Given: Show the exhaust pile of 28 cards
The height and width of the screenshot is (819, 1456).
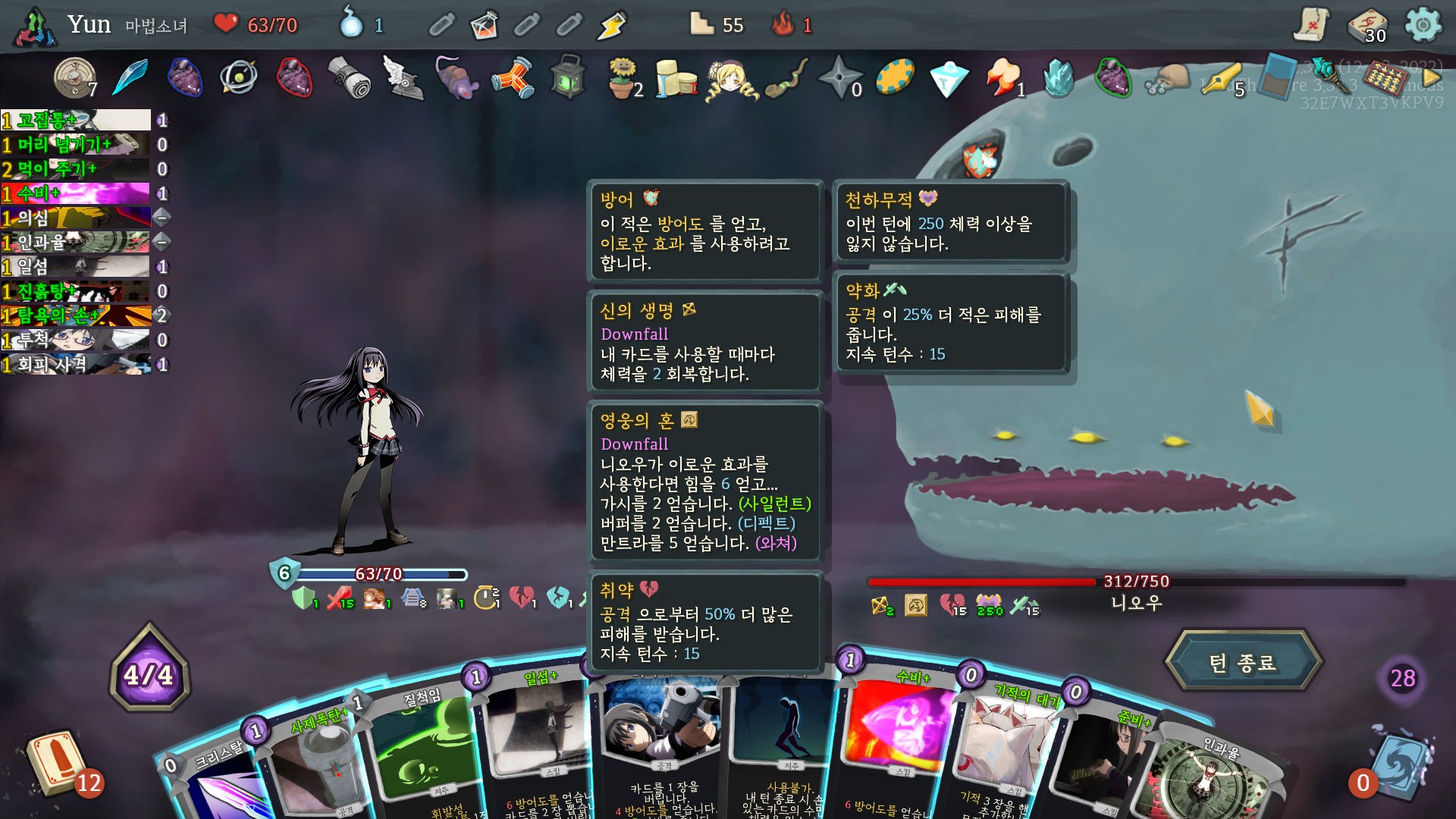Looking at the screenshot, I should pyautogui.click(x=1402, y=678).
